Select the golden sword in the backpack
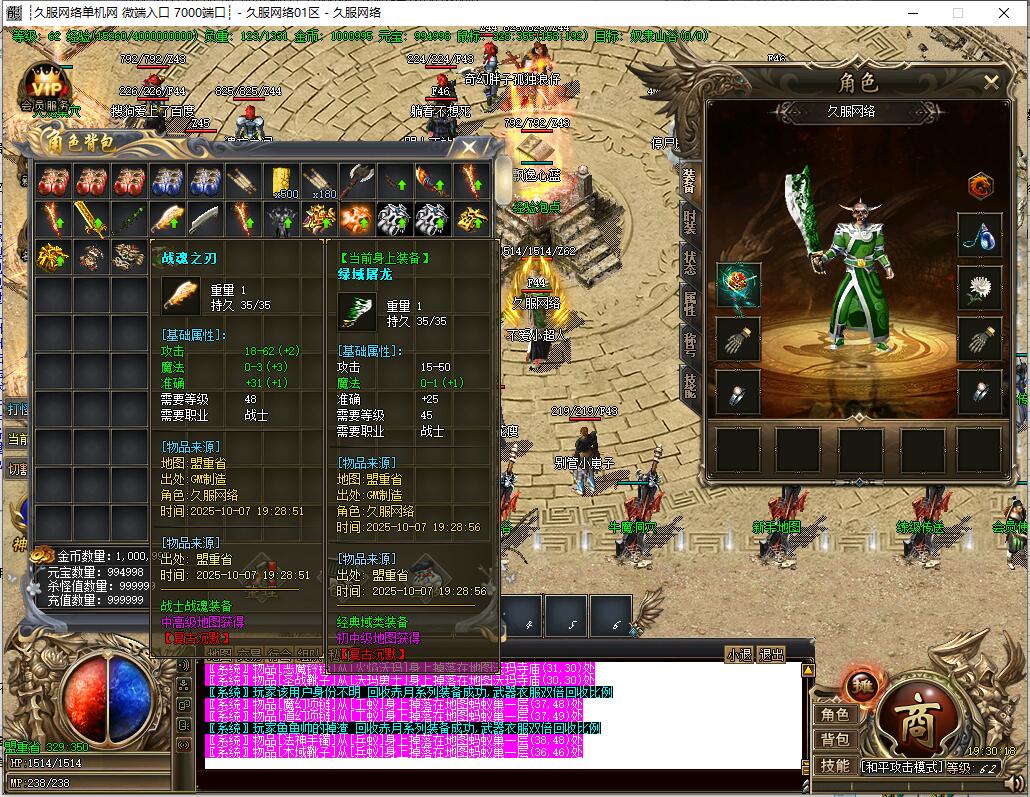1030x797 pixels. point(91,218)
